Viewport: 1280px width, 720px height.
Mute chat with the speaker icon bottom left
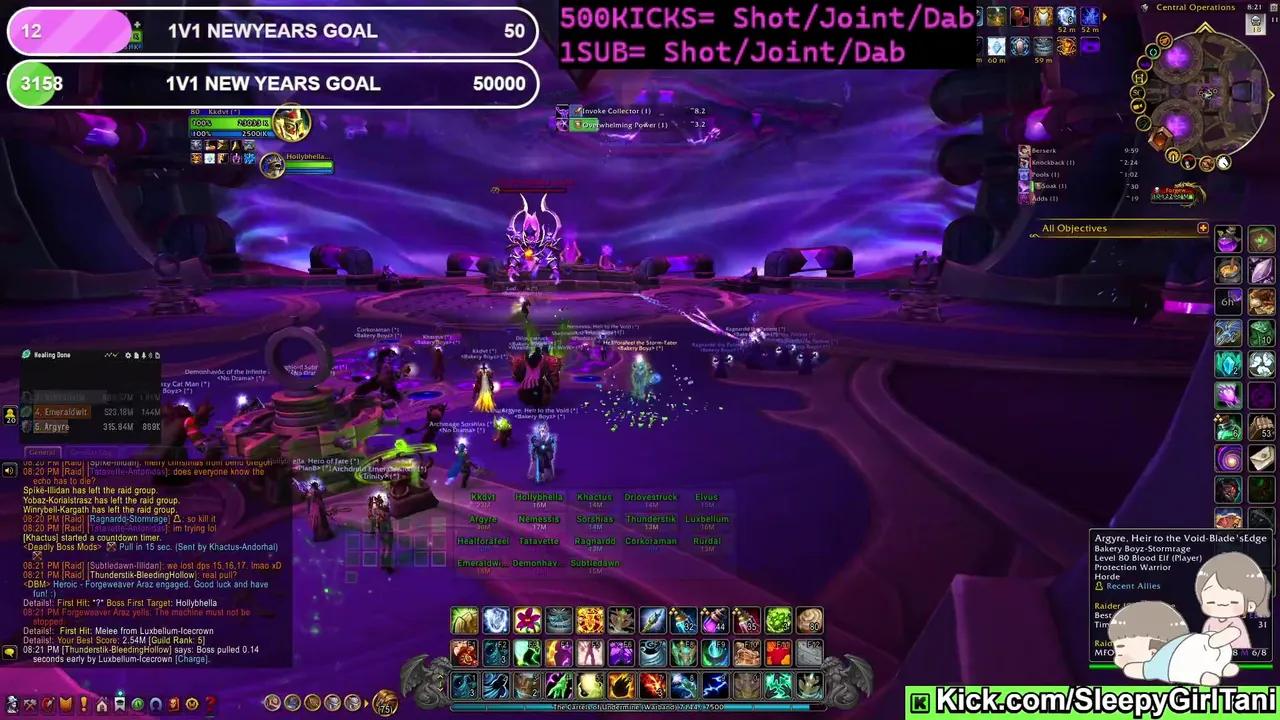tap(8, 468)
